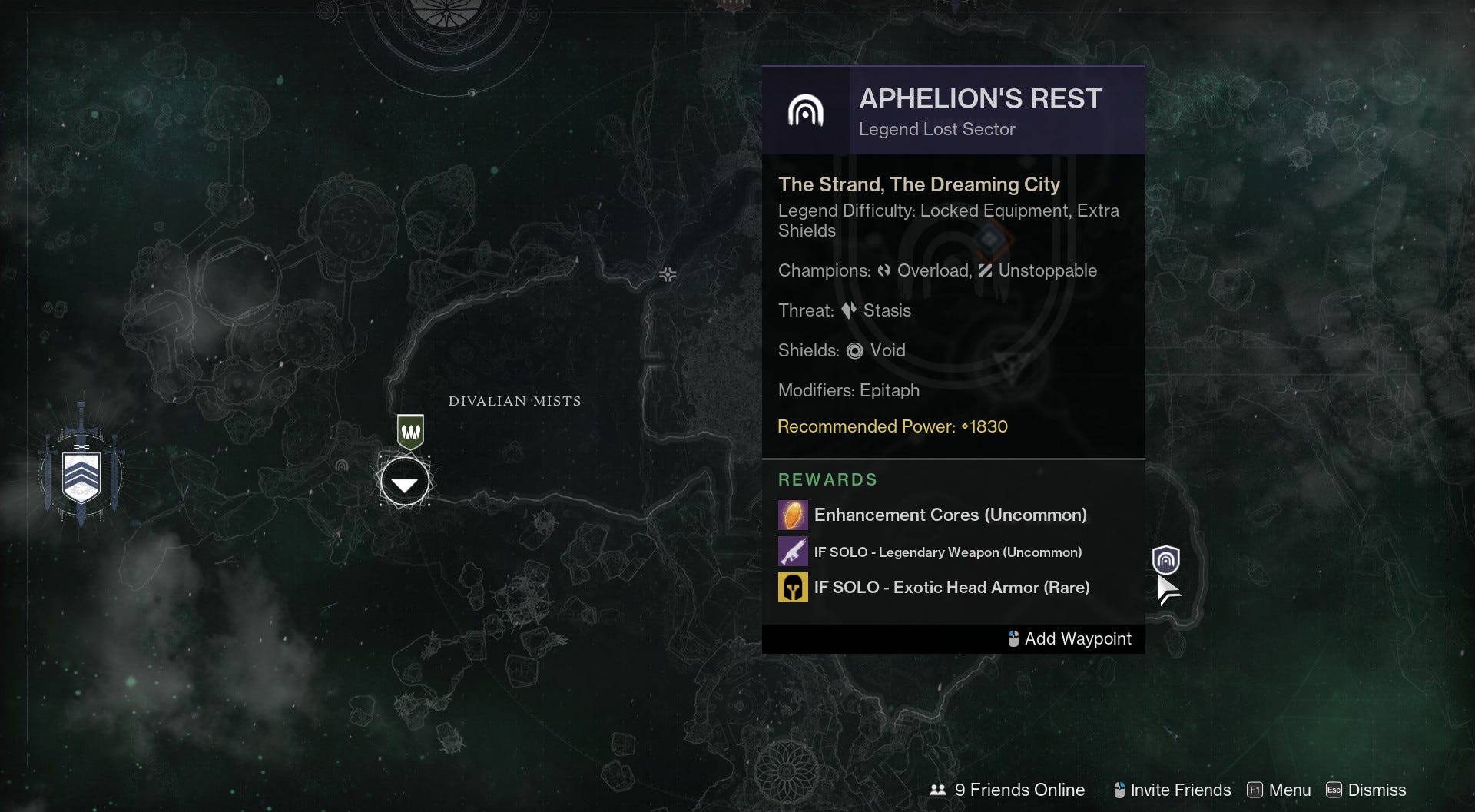Screen dimensions: 1475x812
Task: Select the Enhancement Cores reward icon
Action: [x=793, y=515]
